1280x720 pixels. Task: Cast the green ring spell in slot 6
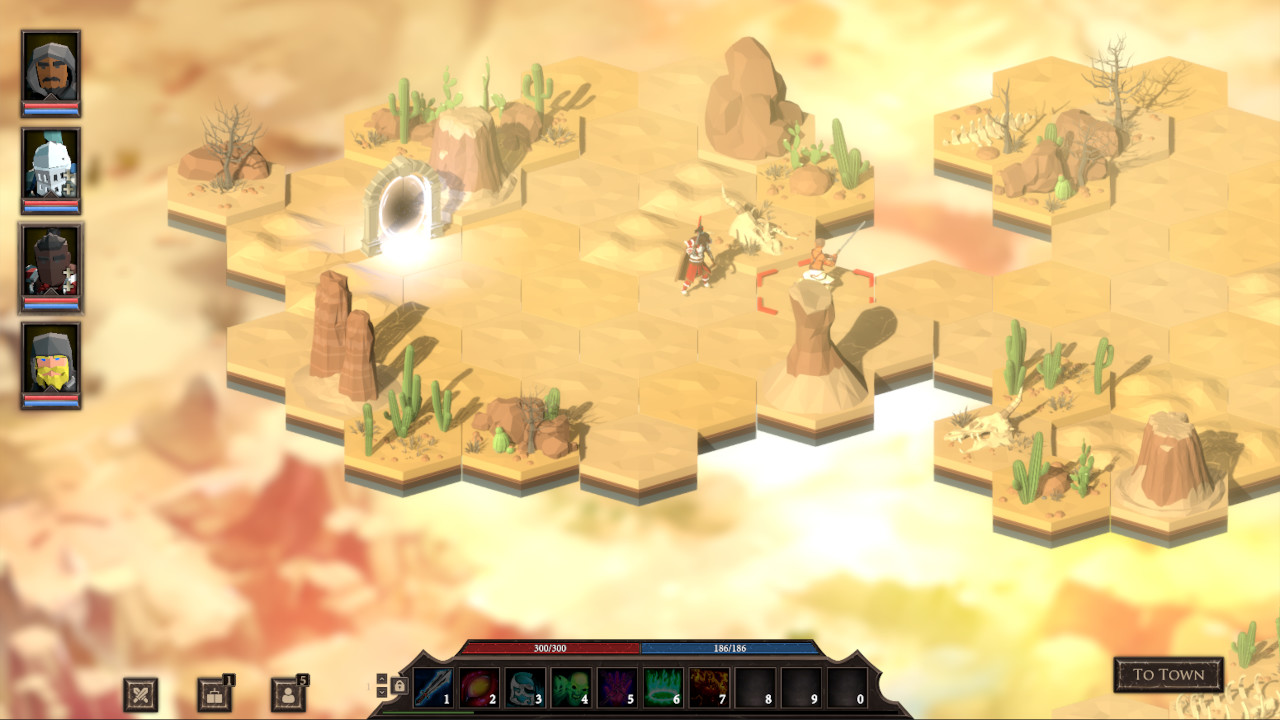coord(662,686)
